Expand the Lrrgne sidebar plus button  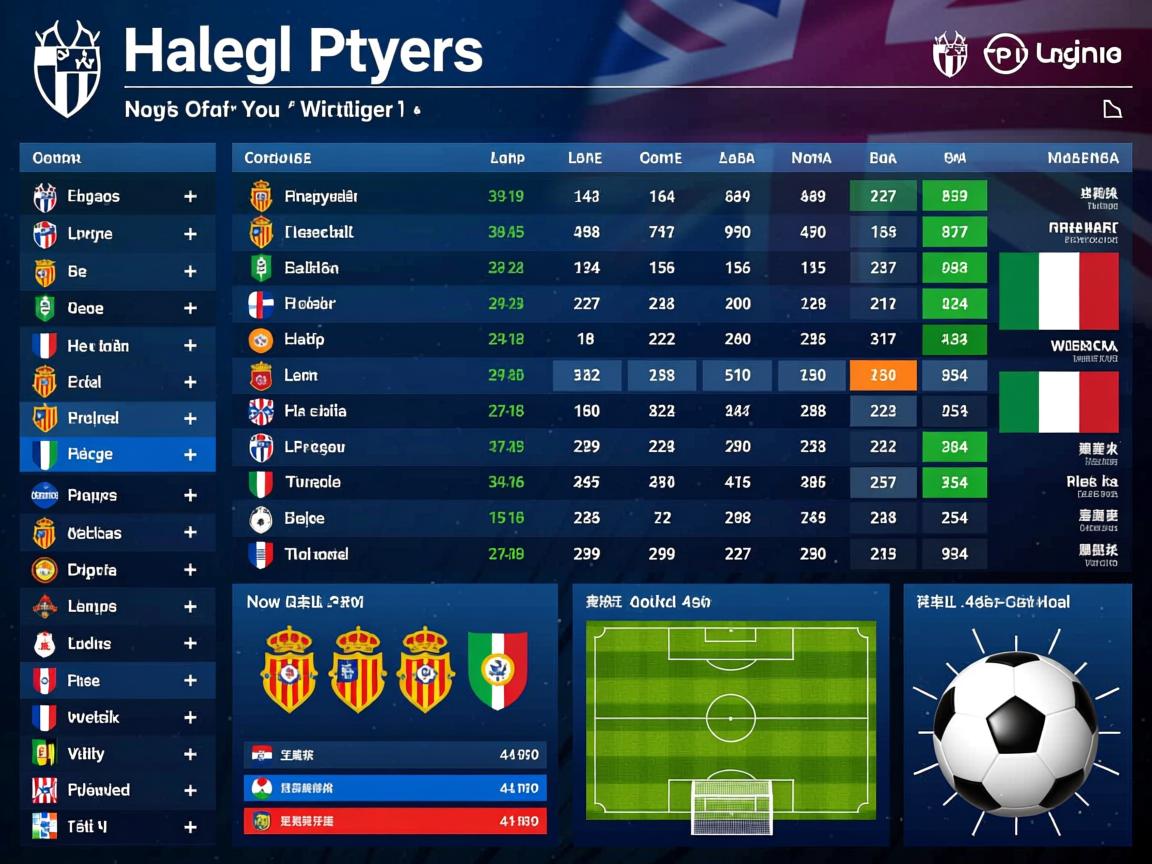[190, 234]
